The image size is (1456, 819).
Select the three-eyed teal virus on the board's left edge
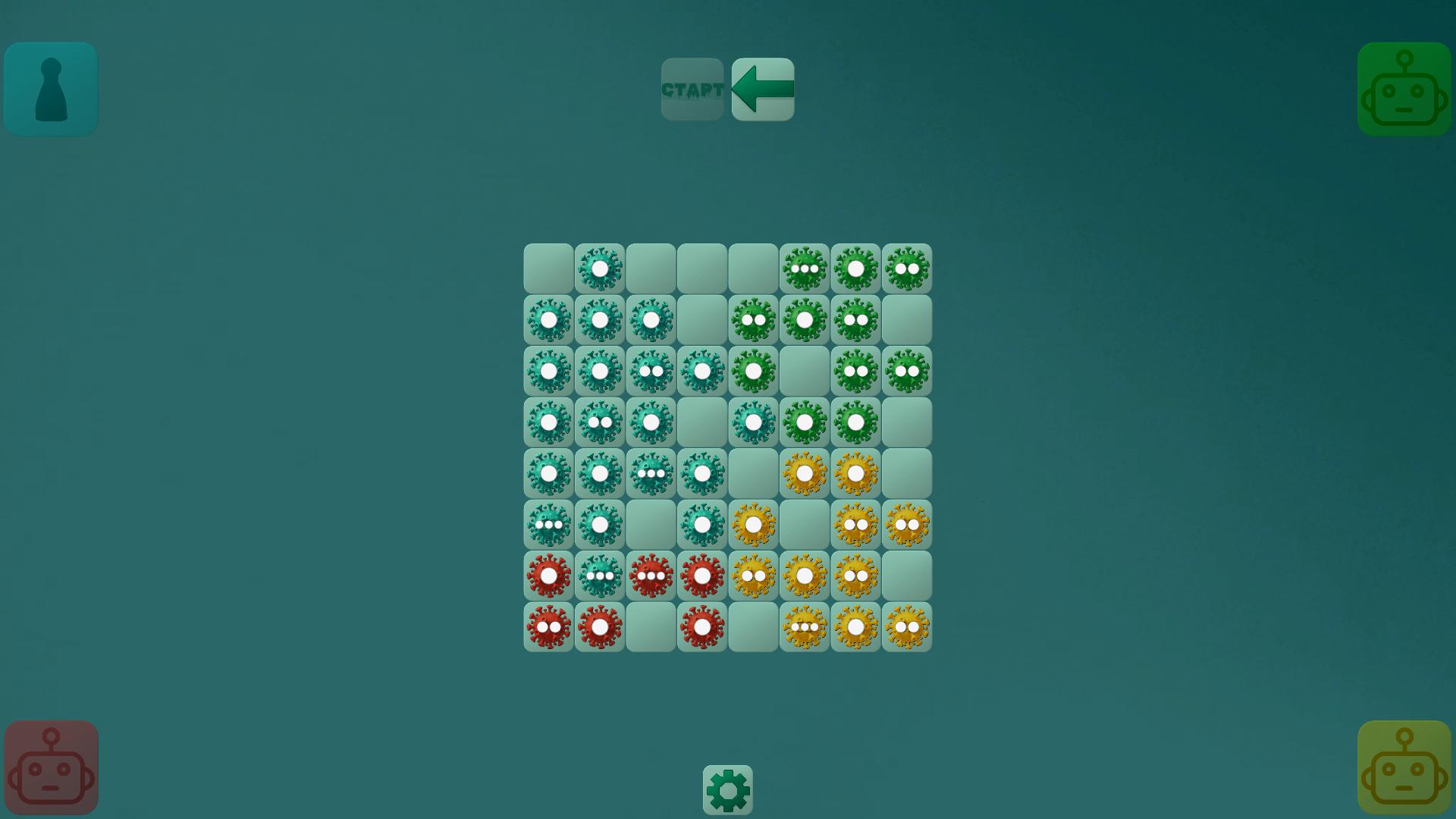point(548,523)
